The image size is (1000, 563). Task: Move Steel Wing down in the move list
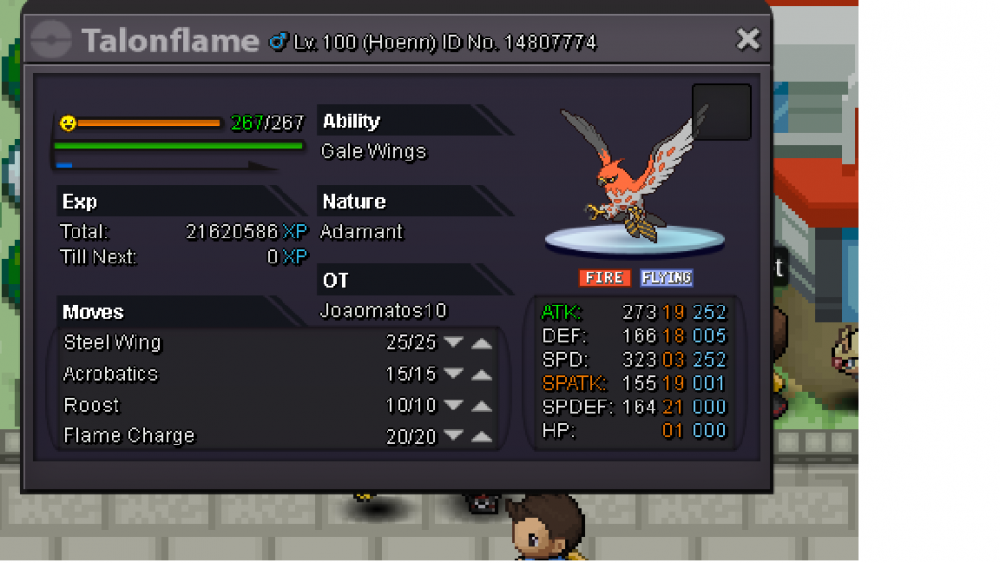coord(454,343)
